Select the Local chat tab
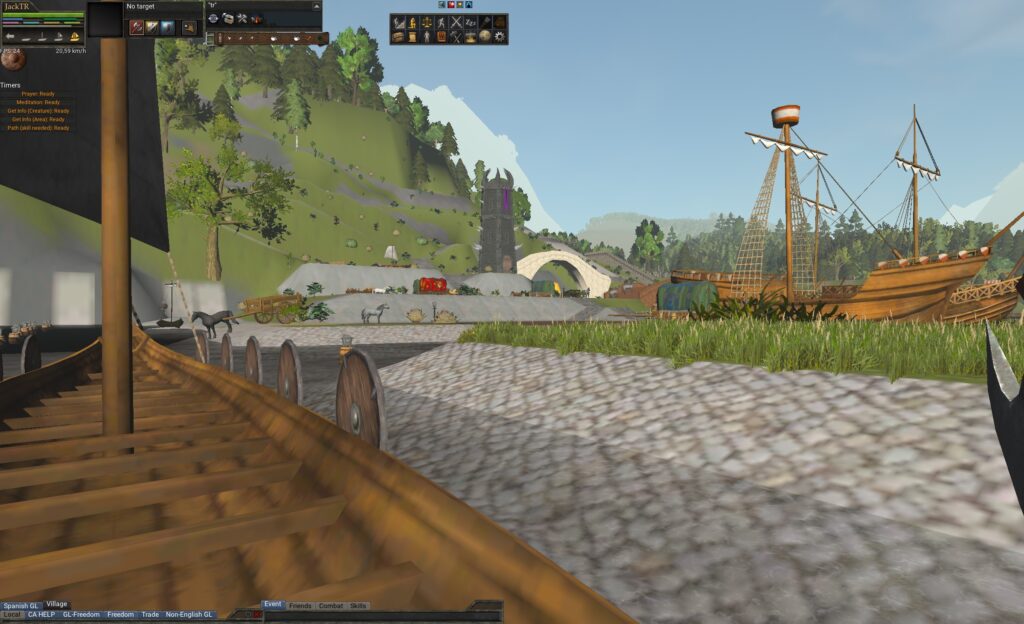The image size is (1024, 624). (x=12, y=615)
